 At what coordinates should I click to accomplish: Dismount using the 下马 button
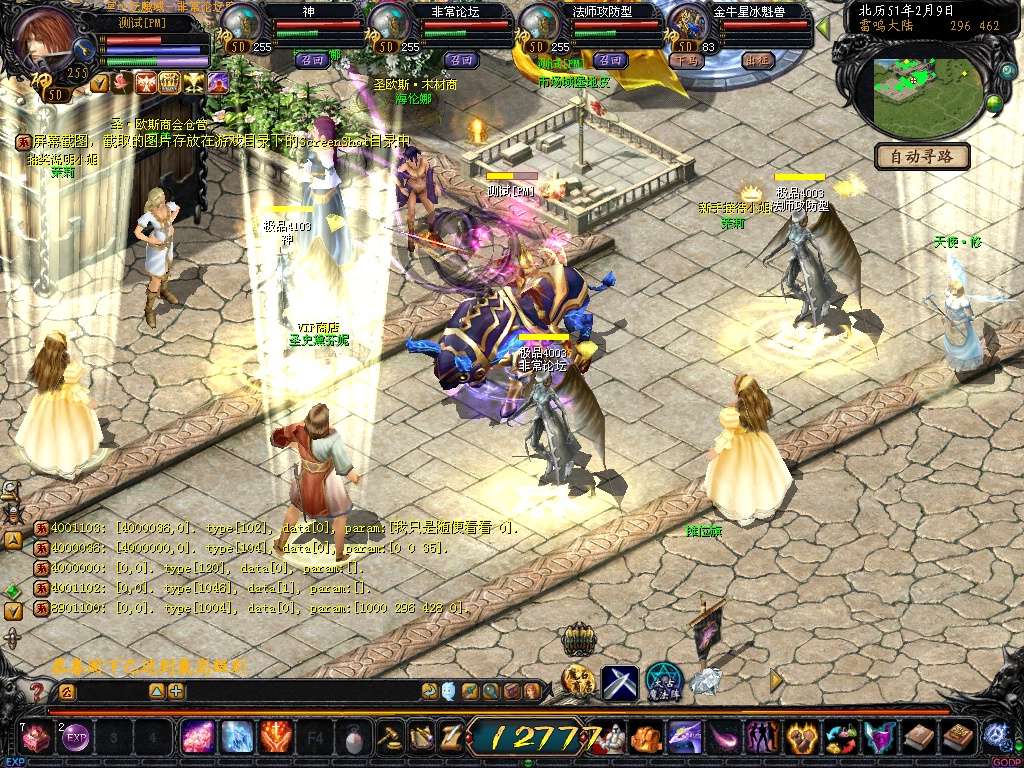coord(686,60)
